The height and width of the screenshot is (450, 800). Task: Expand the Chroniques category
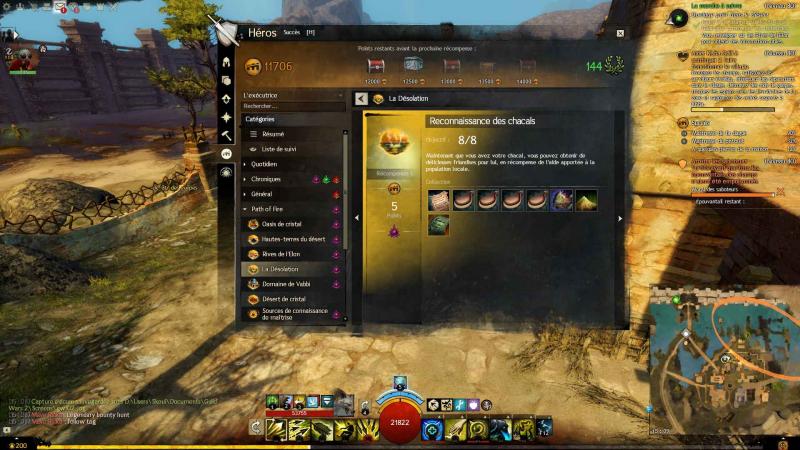pos(267,179)
